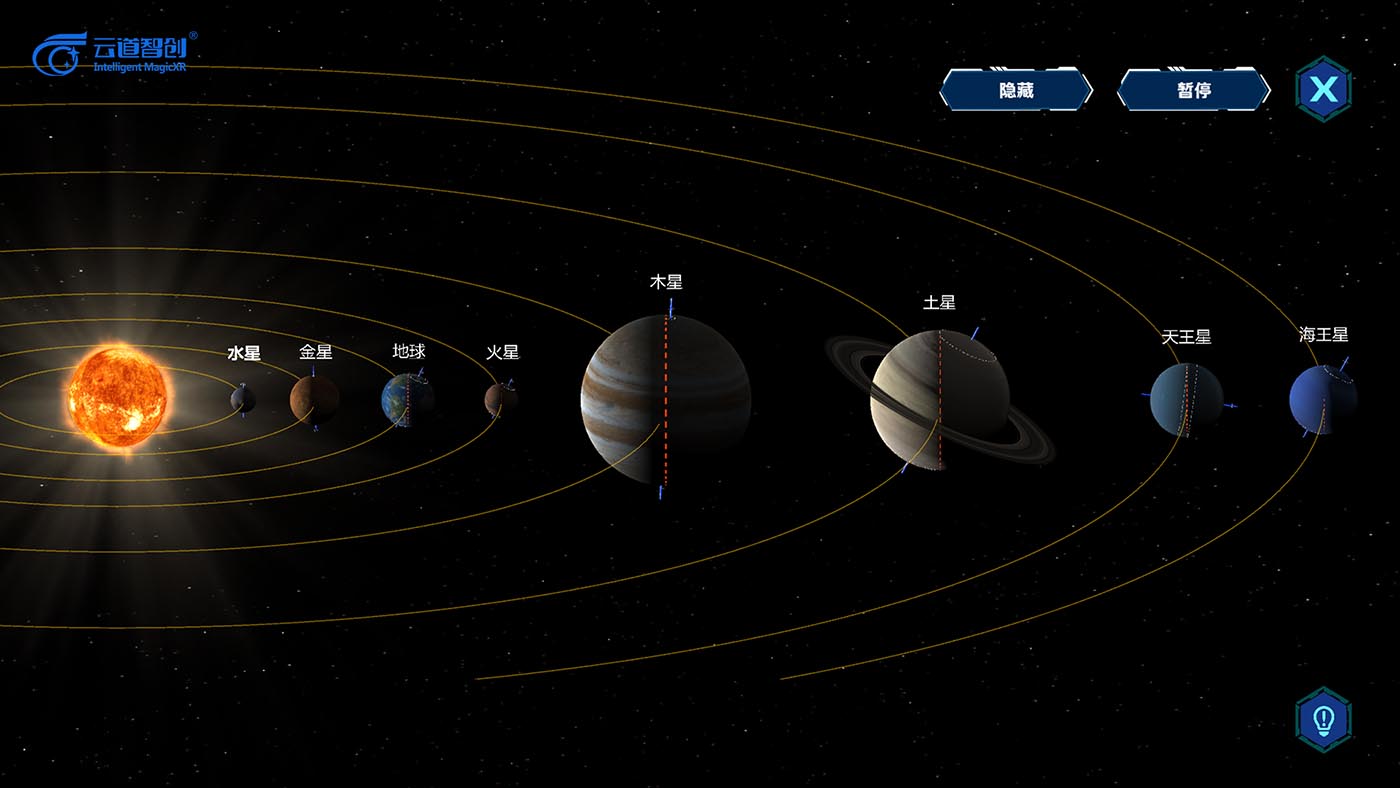
Task: Select the 火星 (Mars) label
Action: coord(503,352)
